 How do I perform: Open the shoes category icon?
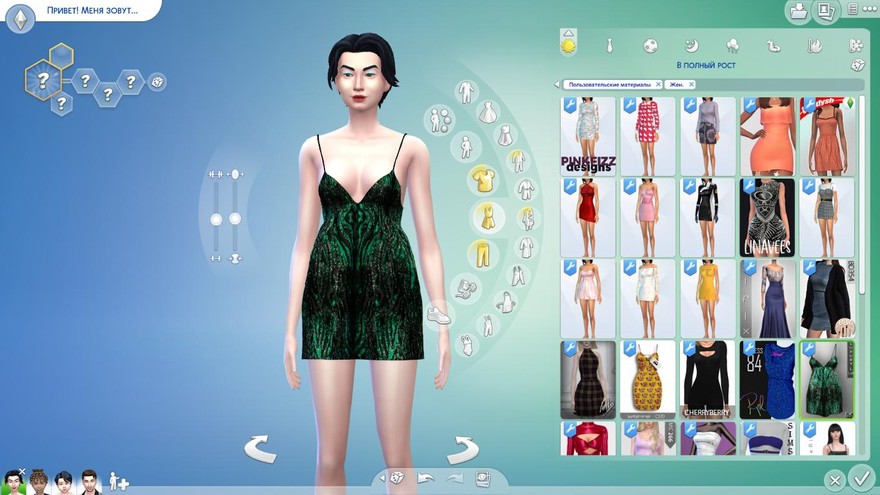[438, 315]
